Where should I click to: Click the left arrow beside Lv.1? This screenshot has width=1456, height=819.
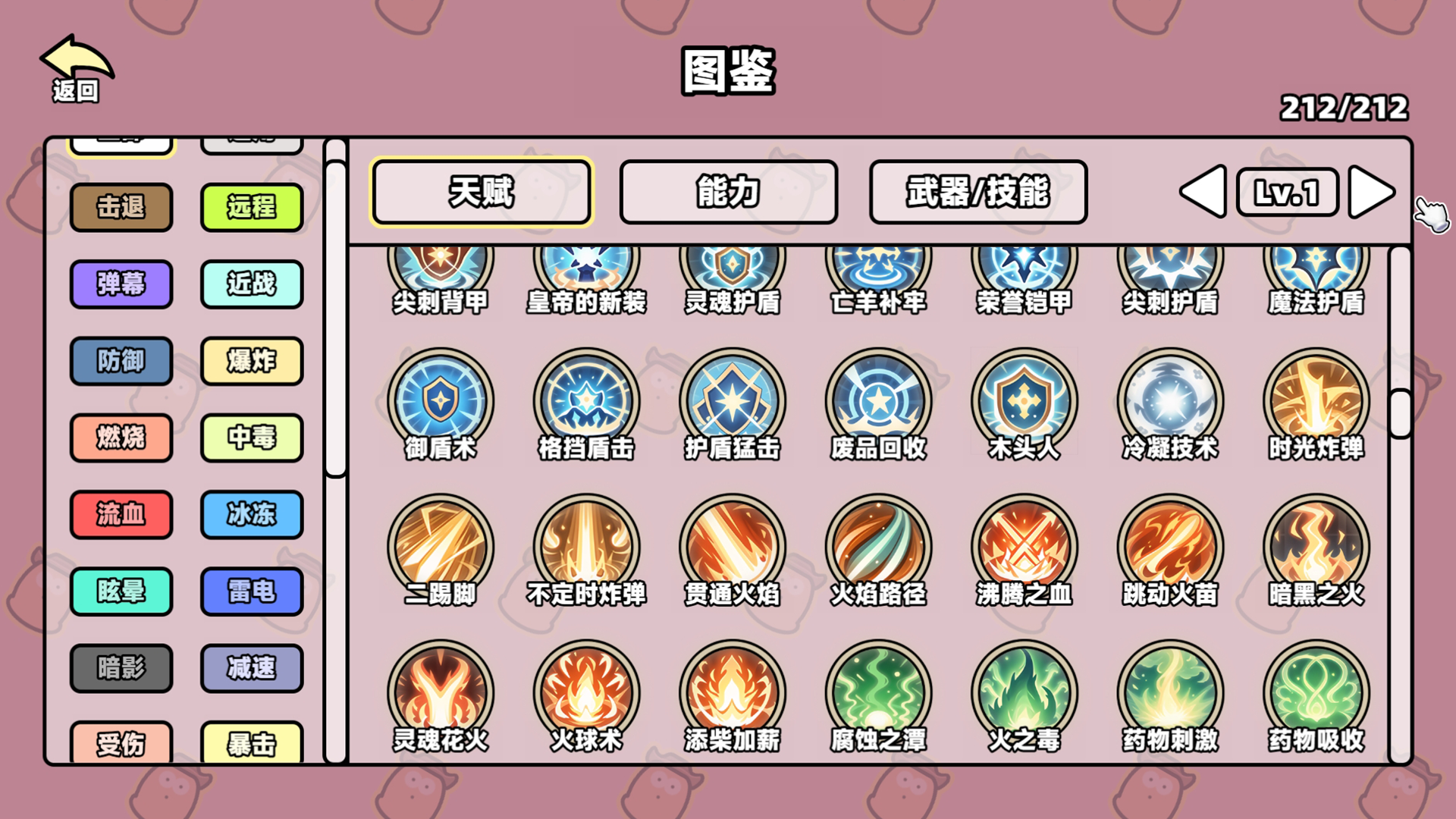1203,192
